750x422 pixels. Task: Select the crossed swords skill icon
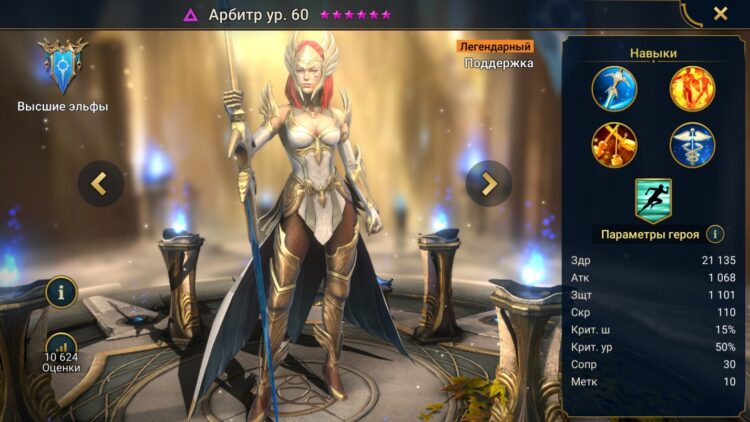coord(614,145)
